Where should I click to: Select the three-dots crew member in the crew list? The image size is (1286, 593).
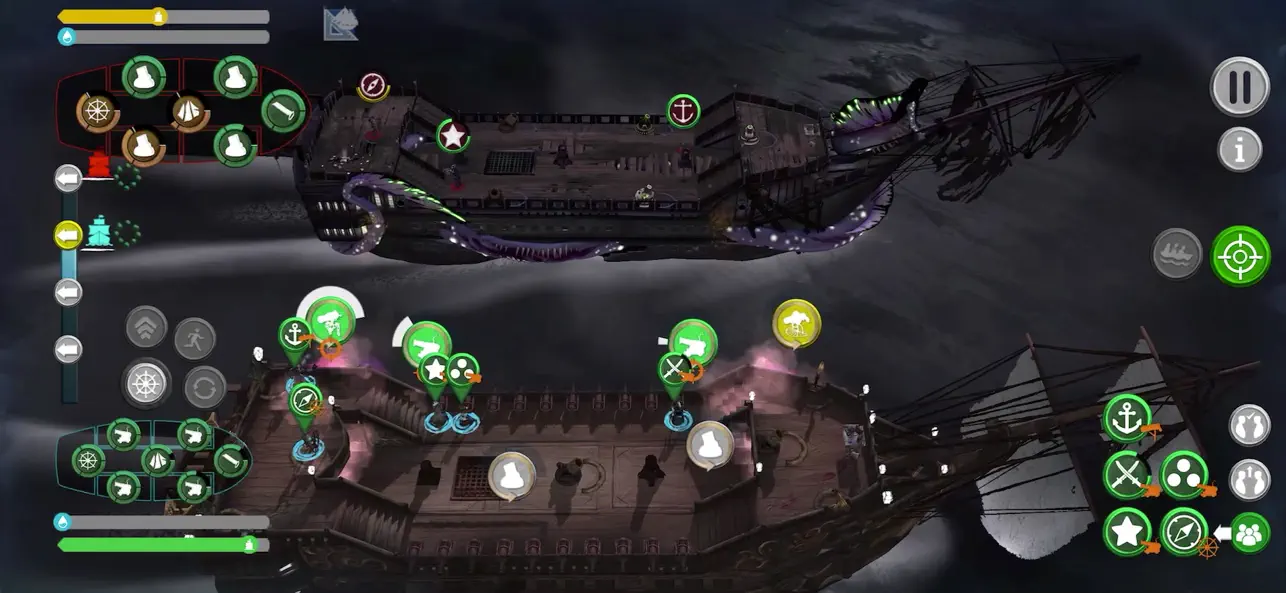click(1184, 474)
